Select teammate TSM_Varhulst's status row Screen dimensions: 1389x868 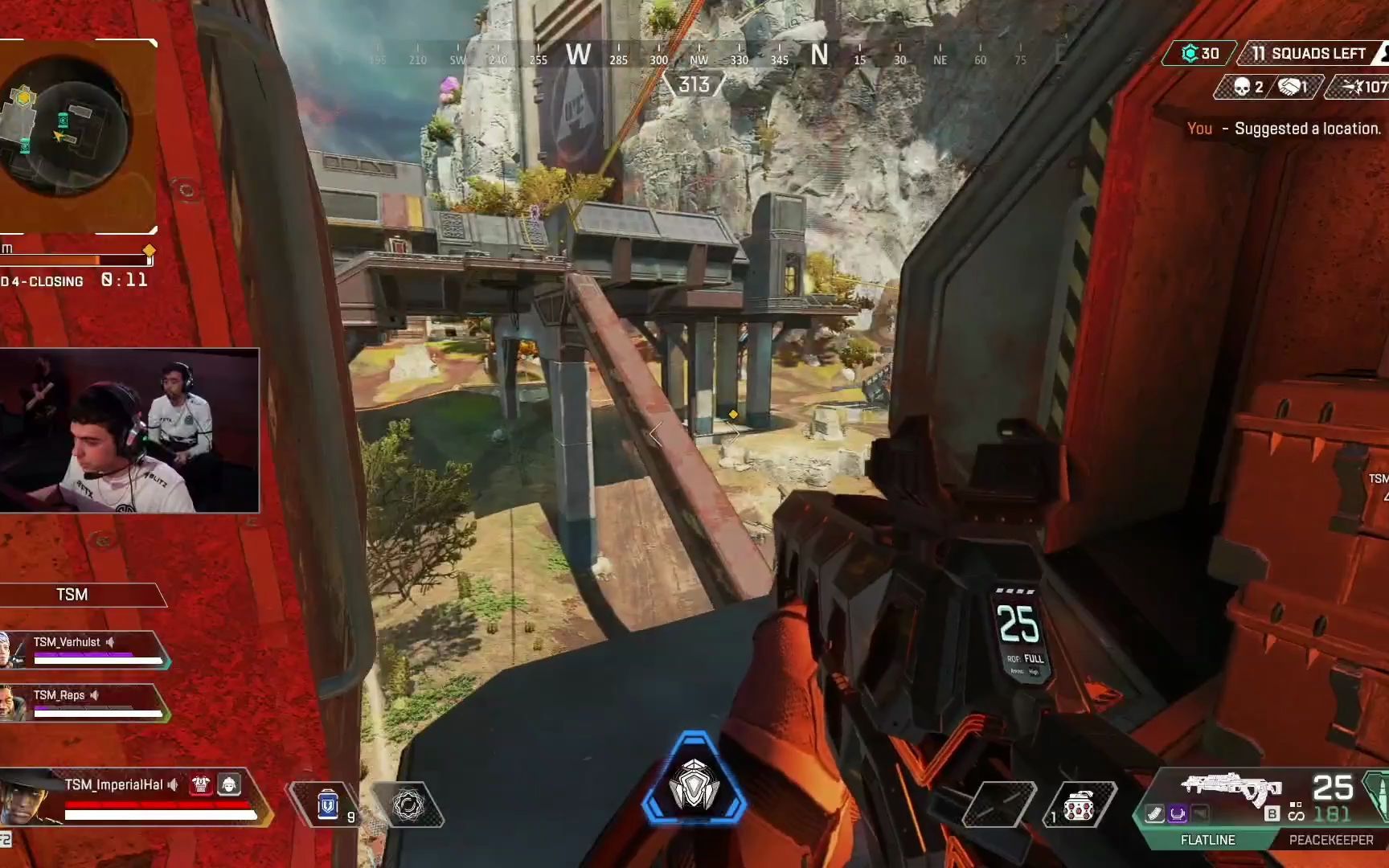84,650
